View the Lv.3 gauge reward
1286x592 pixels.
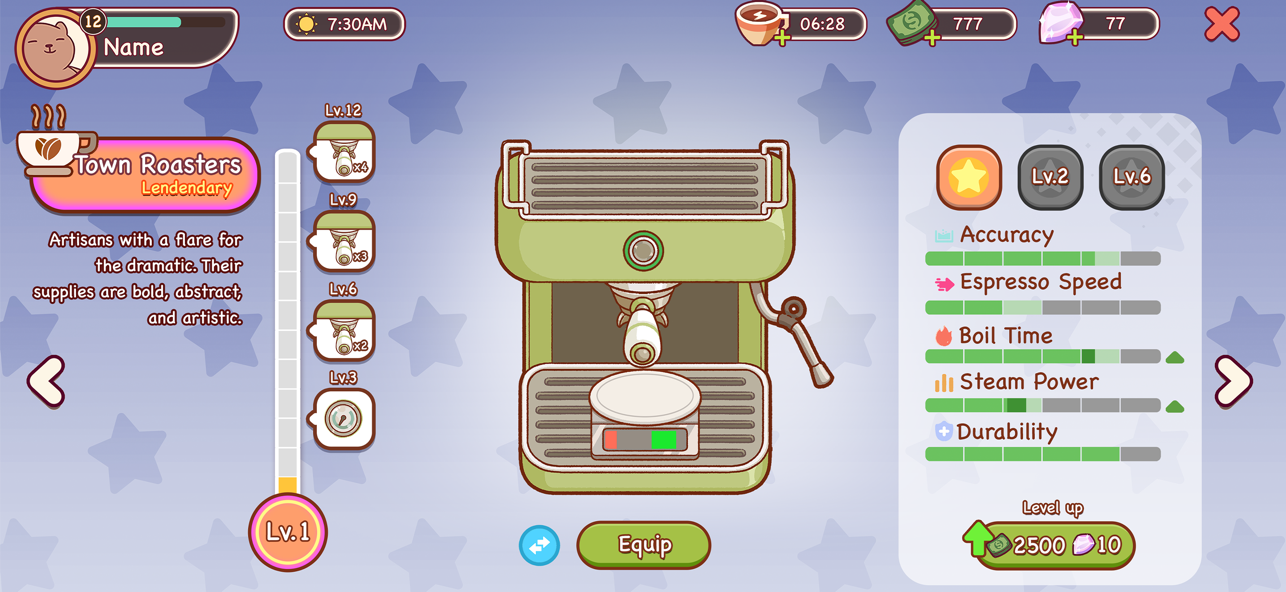click(x=345, y=419)
